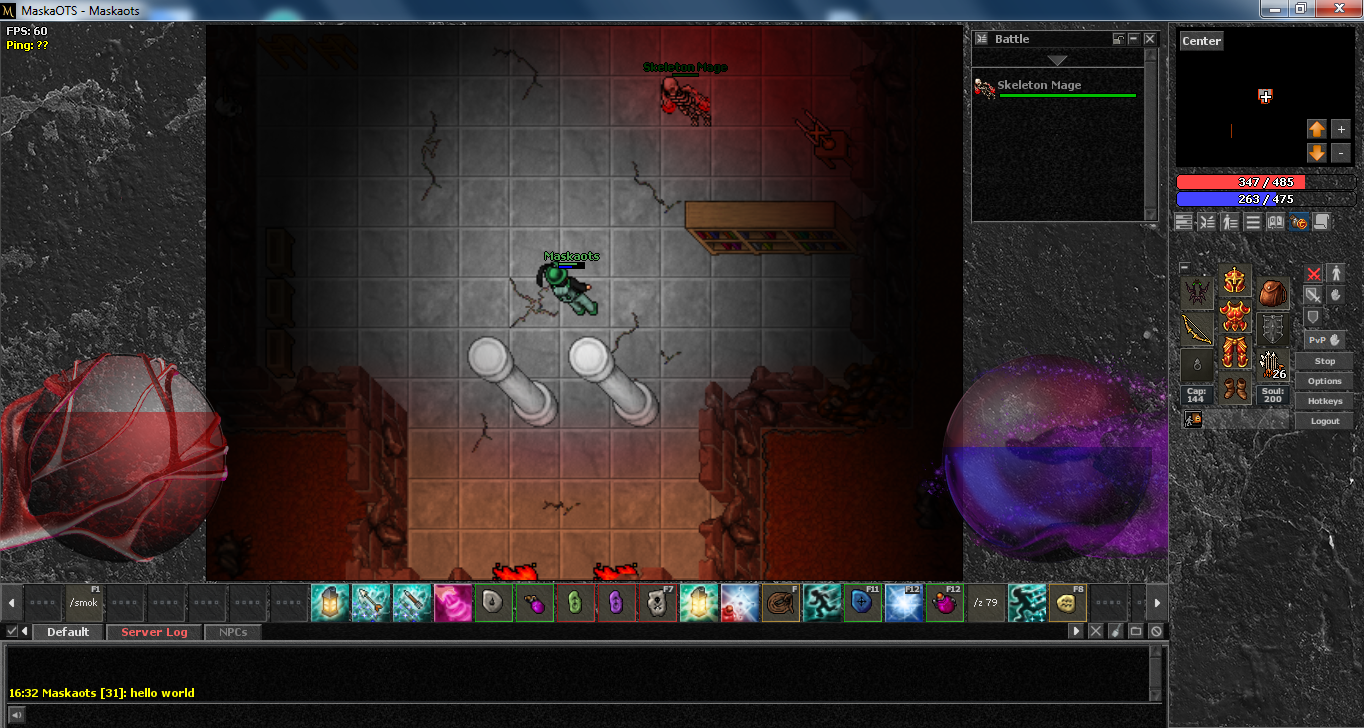
Task: Zoom in the minimap with plus button
Action: pyautogui.click(x=1341, y=129)
